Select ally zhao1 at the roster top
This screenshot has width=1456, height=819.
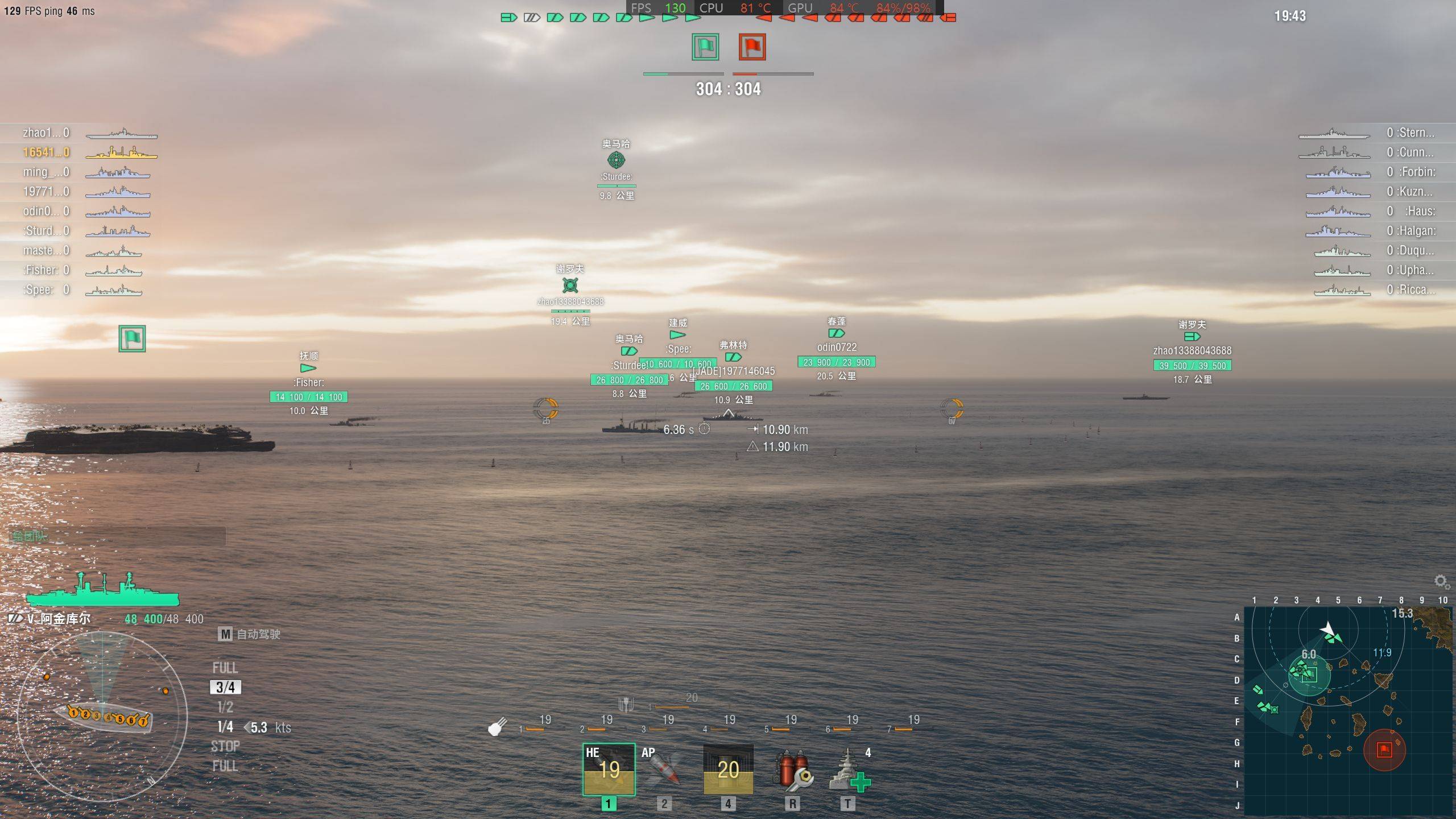coord(80,133)
